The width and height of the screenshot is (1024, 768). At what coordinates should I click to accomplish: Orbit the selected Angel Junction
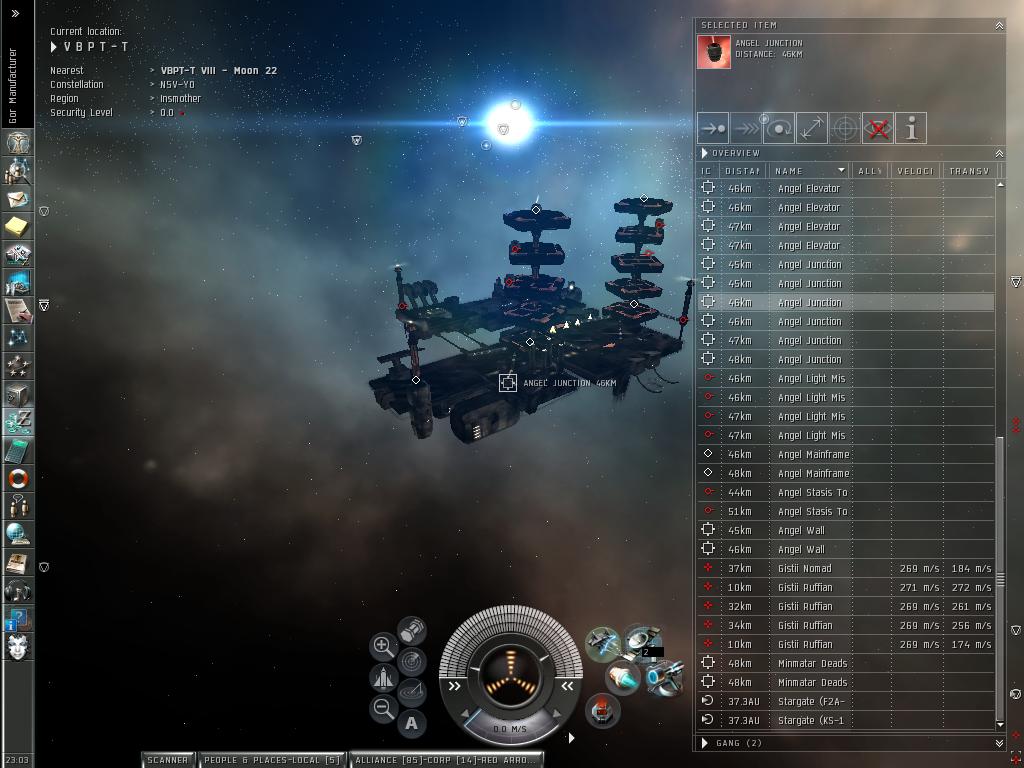779,128
